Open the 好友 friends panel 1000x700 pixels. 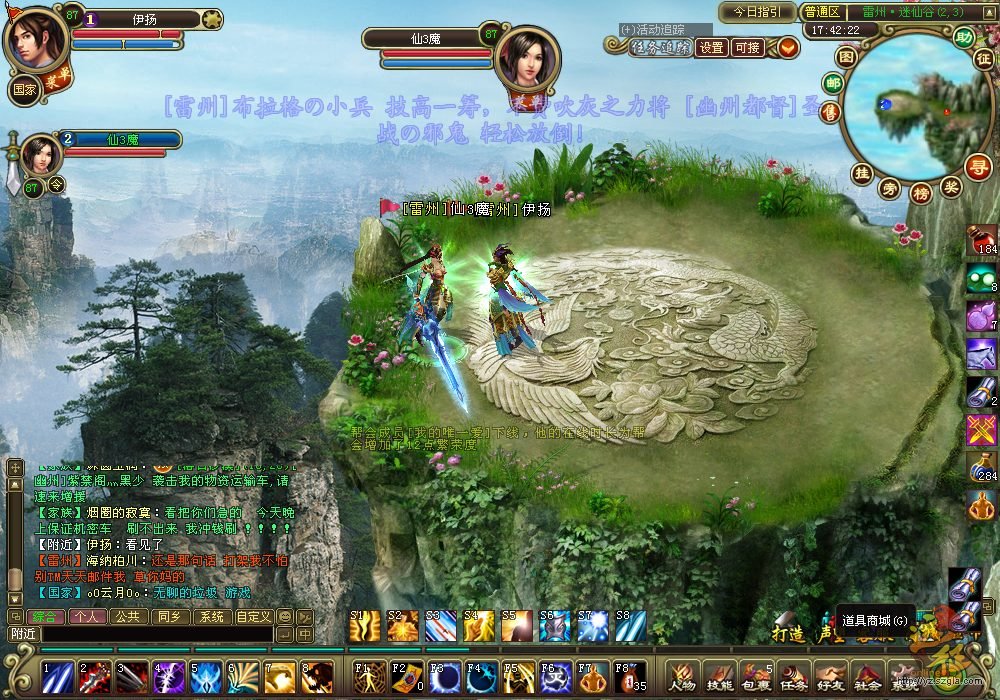pyautogui.click(x=829, y=676)
